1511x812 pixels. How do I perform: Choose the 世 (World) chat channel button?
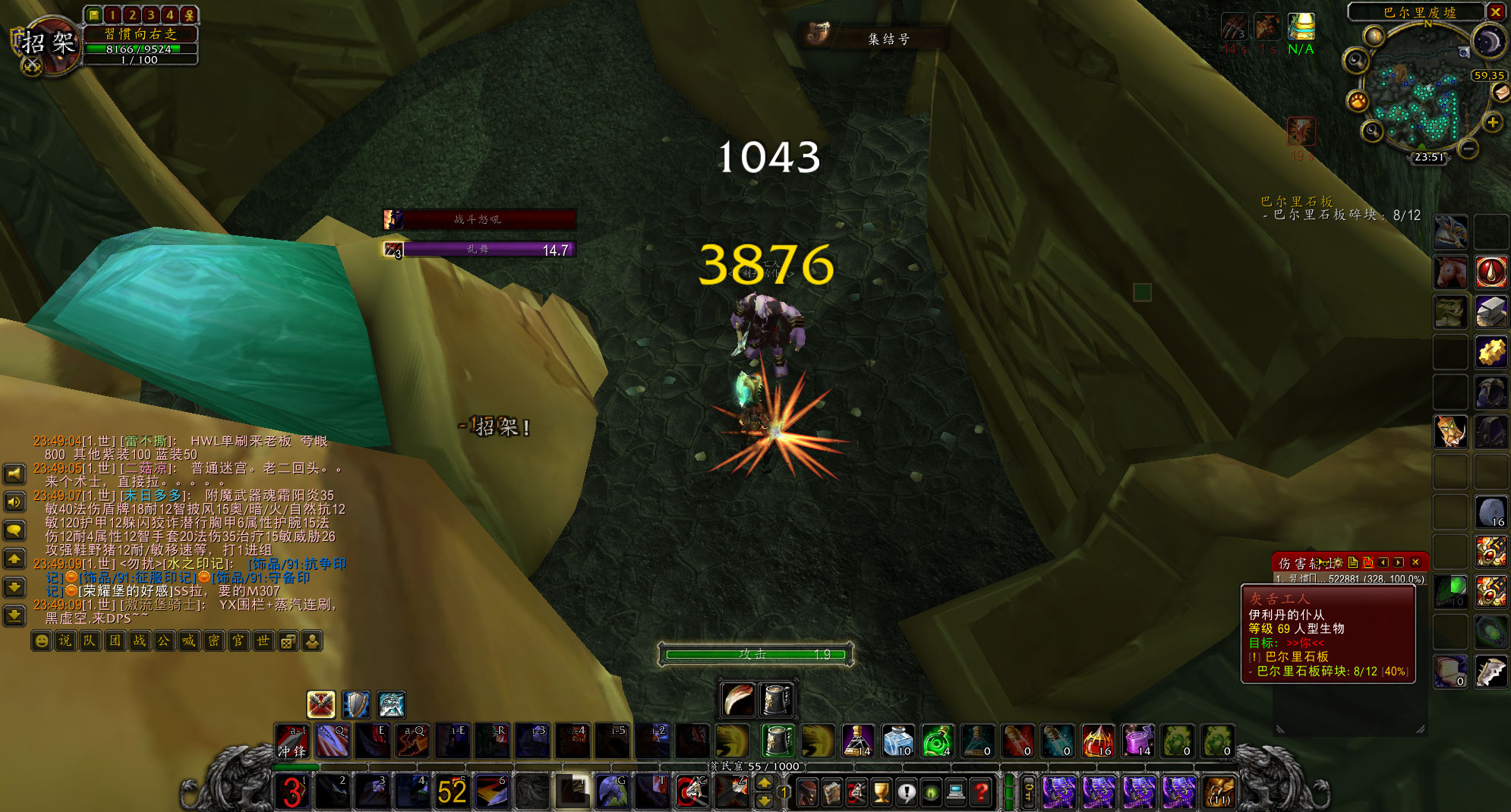[263, 641]
